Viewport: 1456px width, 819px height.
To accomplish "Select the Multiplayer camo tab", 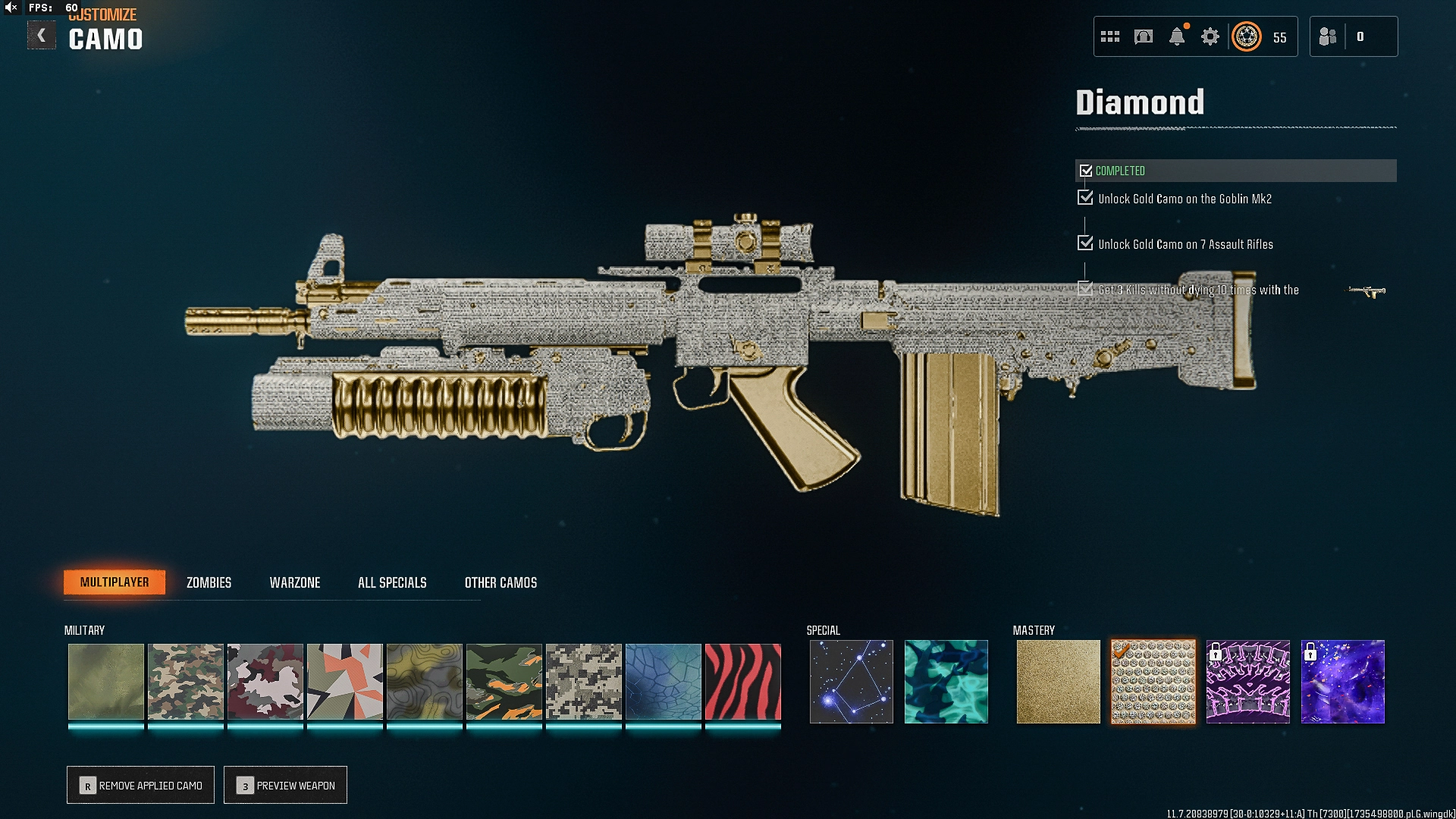I will click(x=115, y=582).
